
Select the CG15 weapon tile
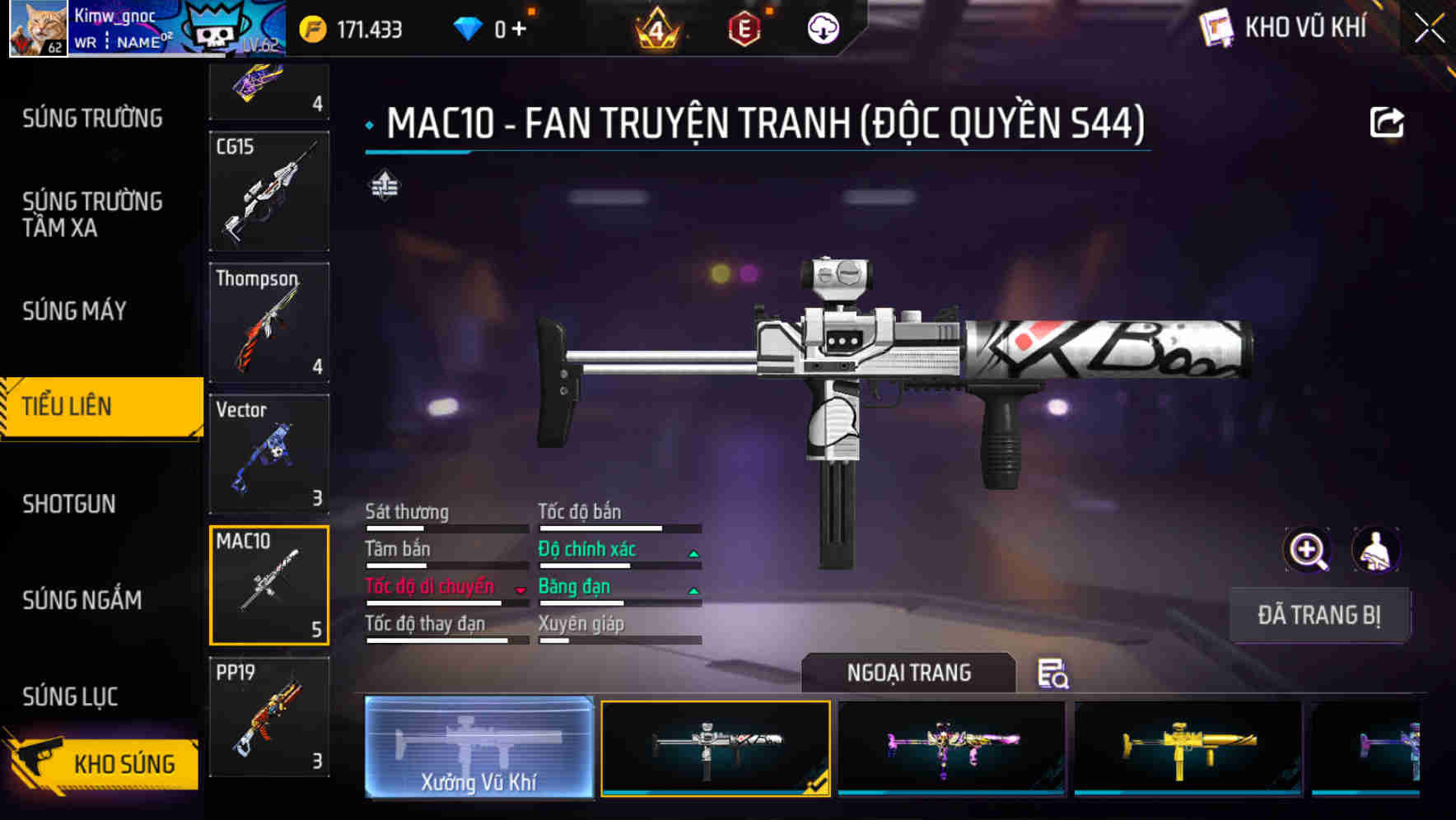pos(269,191)
